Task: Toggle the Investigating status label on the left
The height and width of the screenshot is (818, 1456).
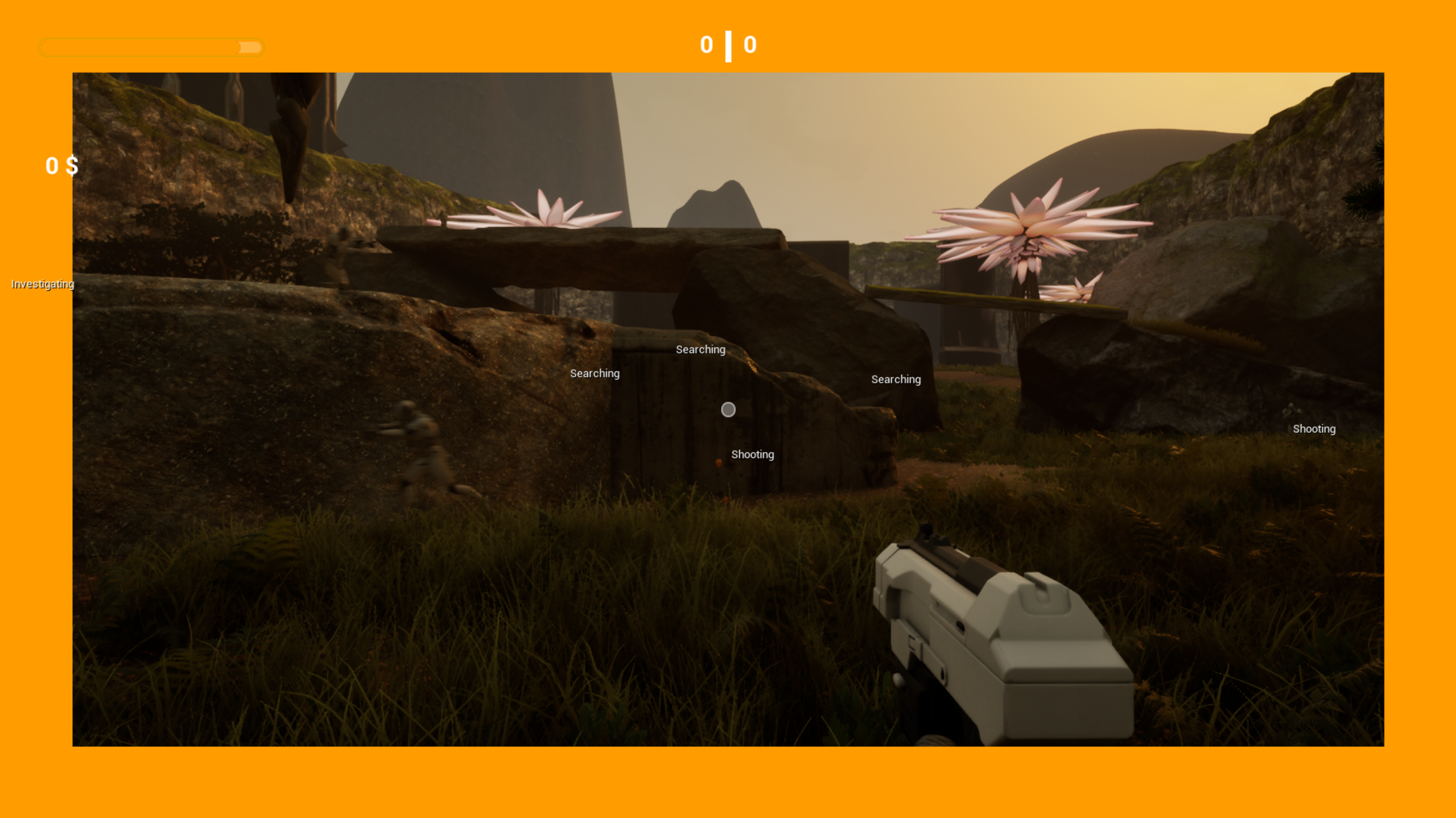Action: (x=42, y=284)
